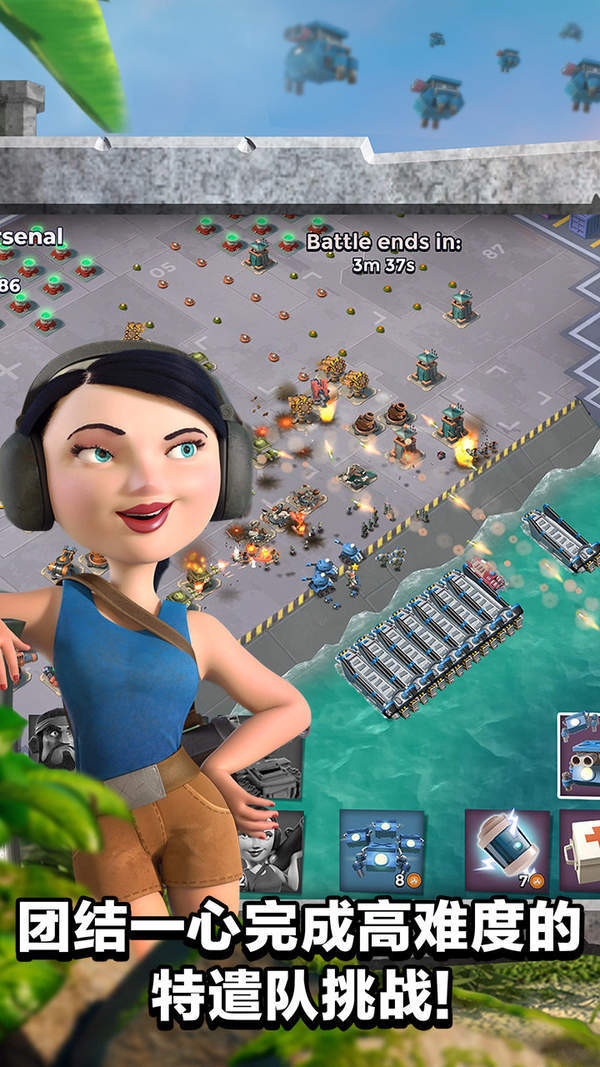The image size is (600, 1067).
Task: Choose the bearded soldier troop portrait
Action: coord(50,738)
